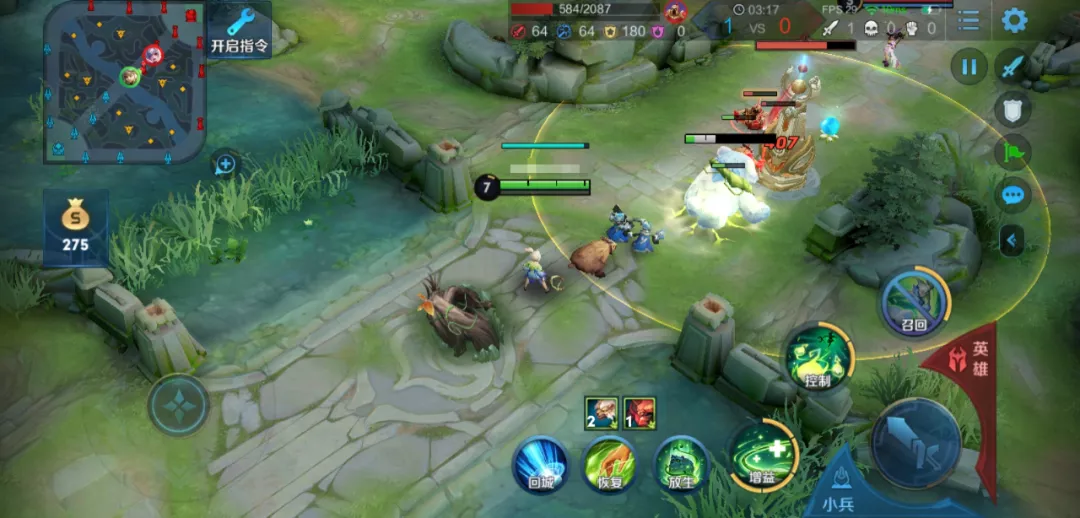Viewport: 1080px width, 518px height.
Task: Use 回城 to return to base
Action: tap(540, 466)
